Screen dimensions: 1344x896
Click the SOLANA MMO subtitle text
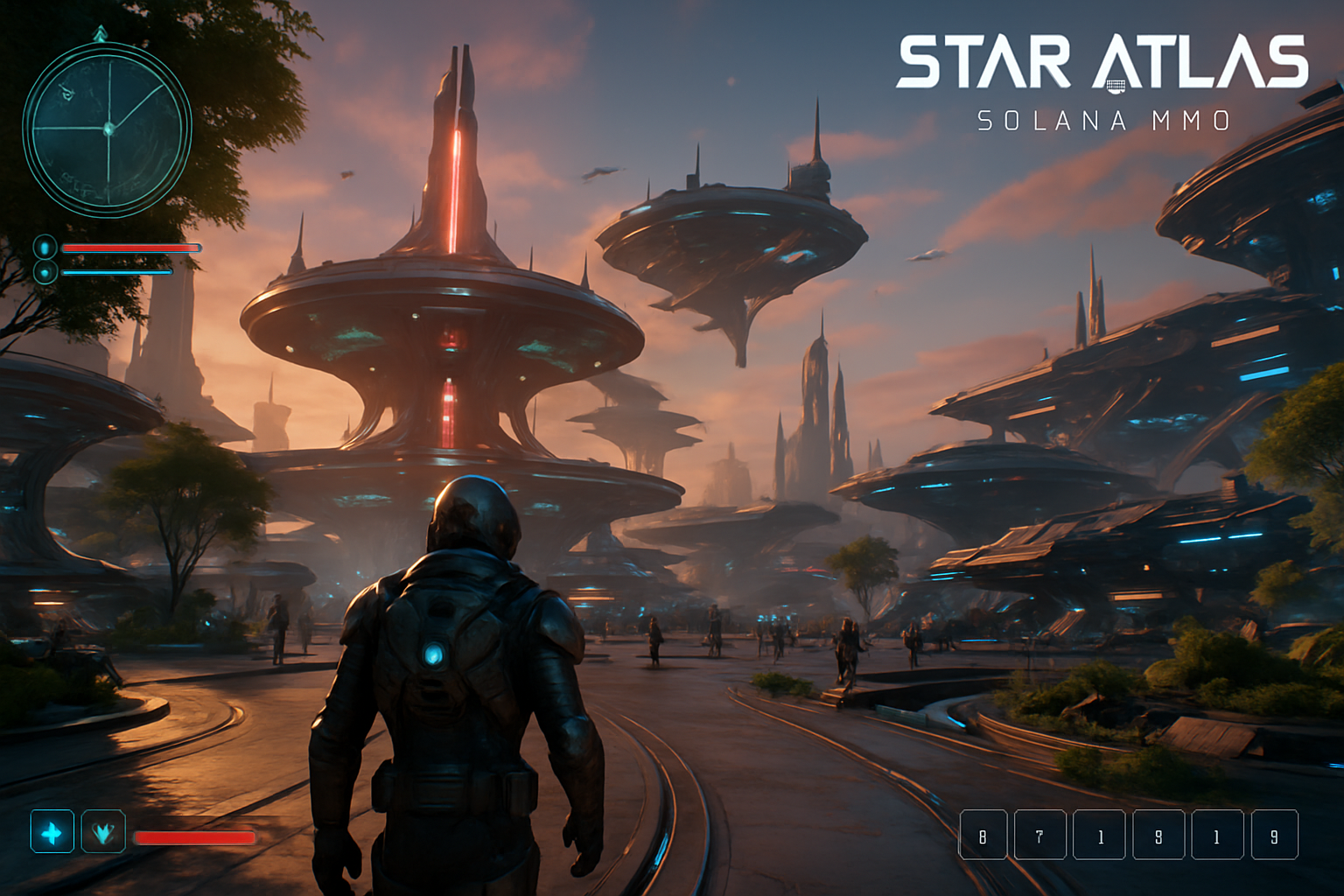[1104, 120]
